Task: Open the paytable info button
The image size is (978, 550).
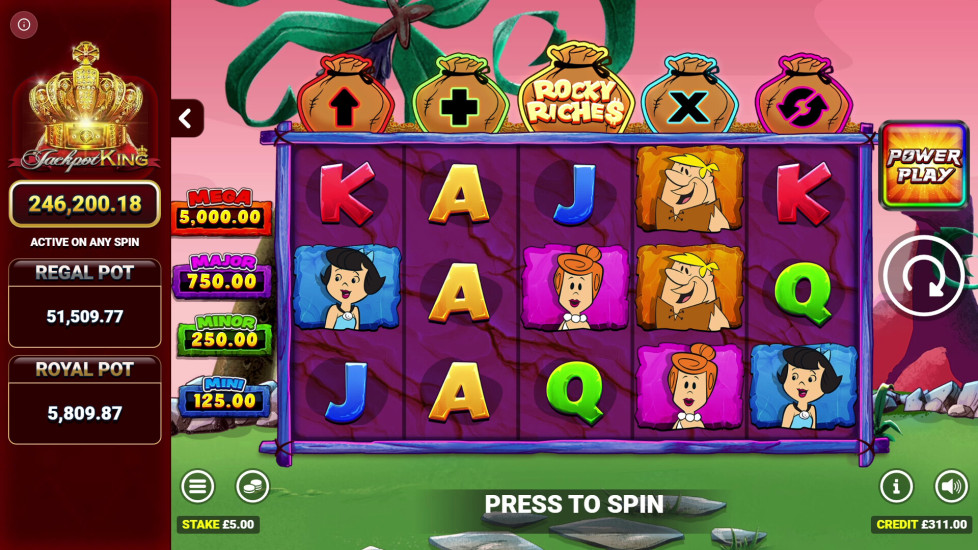Action: click(896, 487)
